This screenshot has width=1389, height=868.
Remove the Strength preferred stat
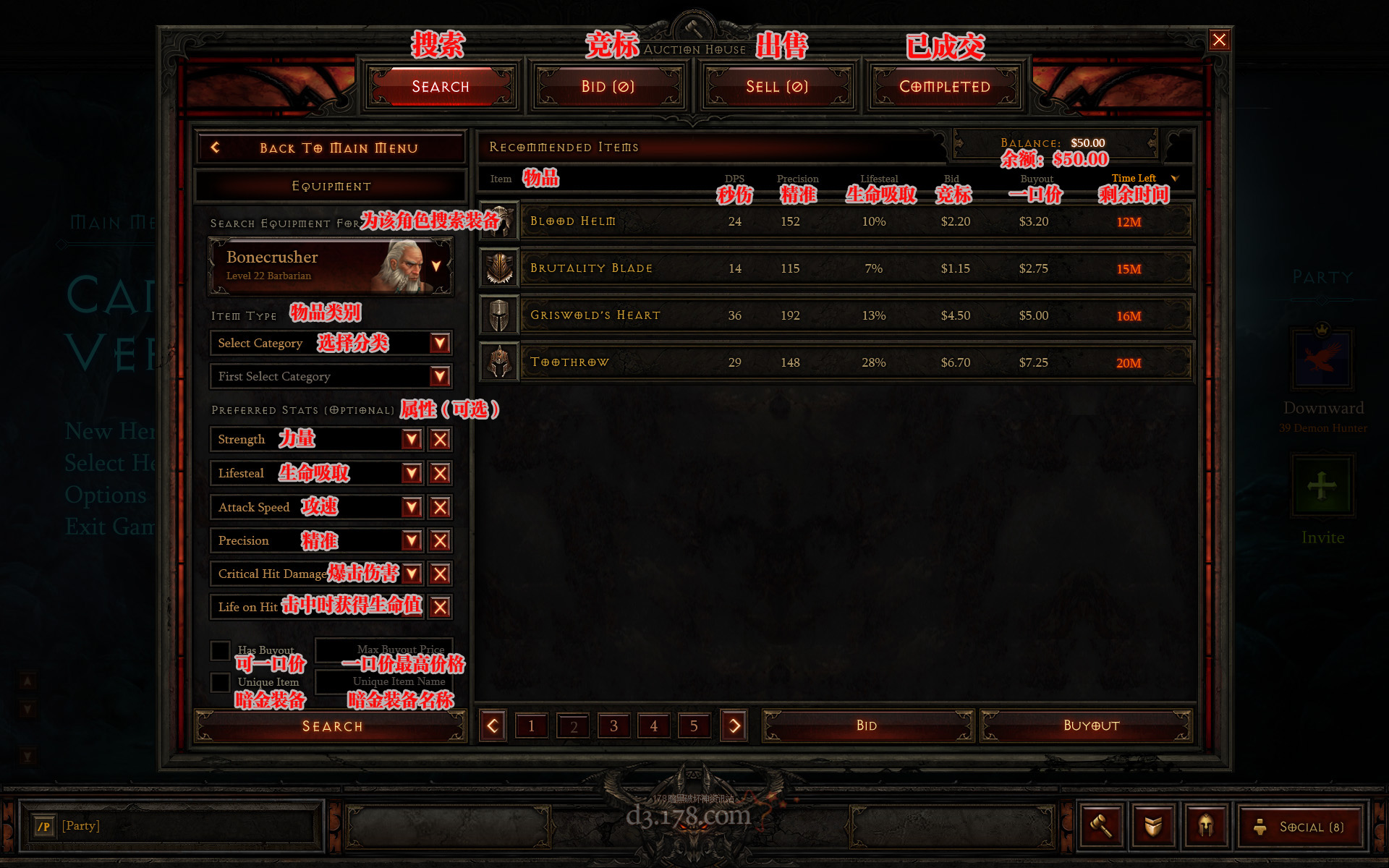tap(440, 439)
